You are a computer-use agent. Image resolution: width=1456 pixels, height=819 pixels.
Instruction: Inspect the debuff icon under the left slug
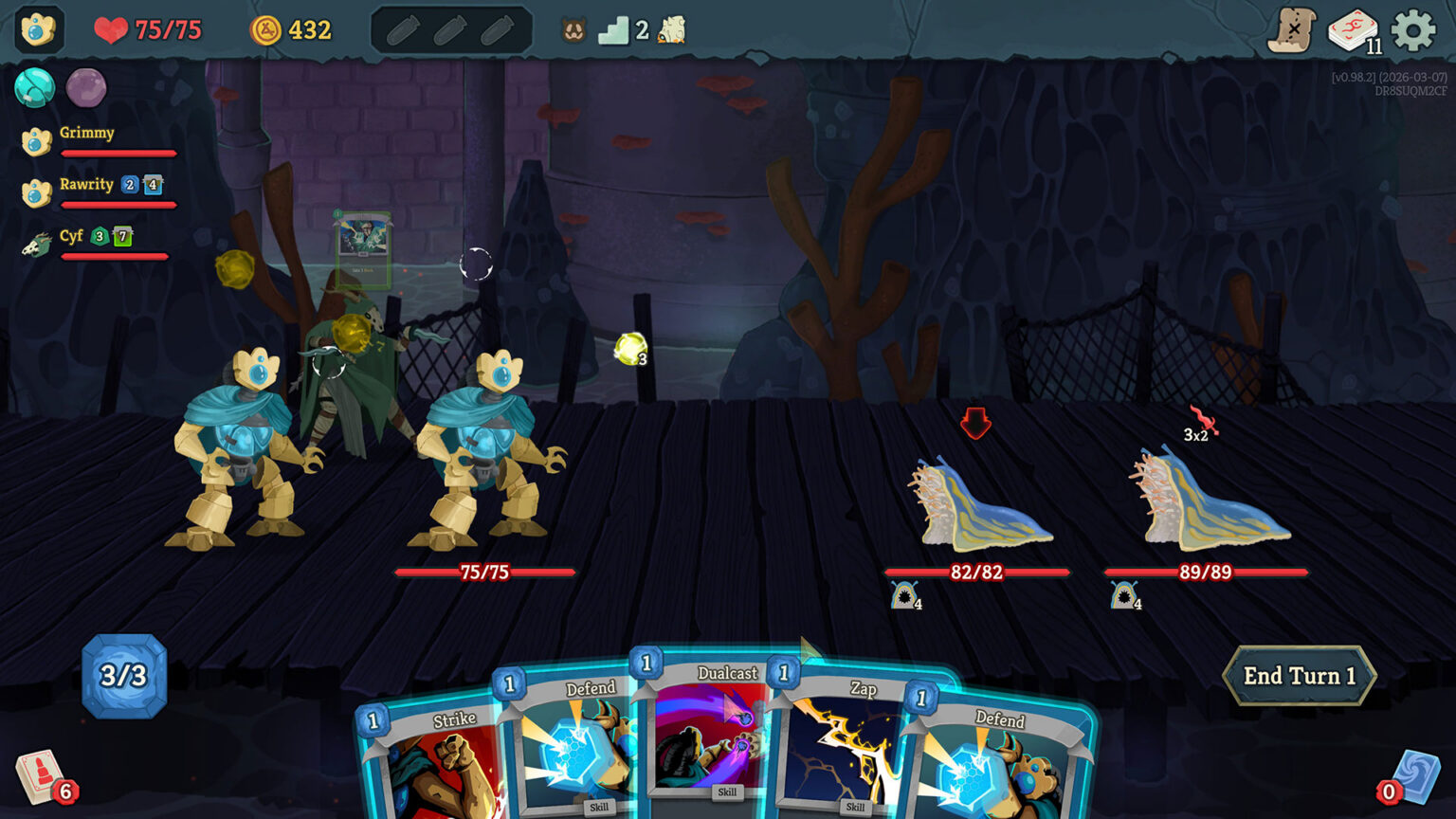pyautogui.click(x=902, y=596)
